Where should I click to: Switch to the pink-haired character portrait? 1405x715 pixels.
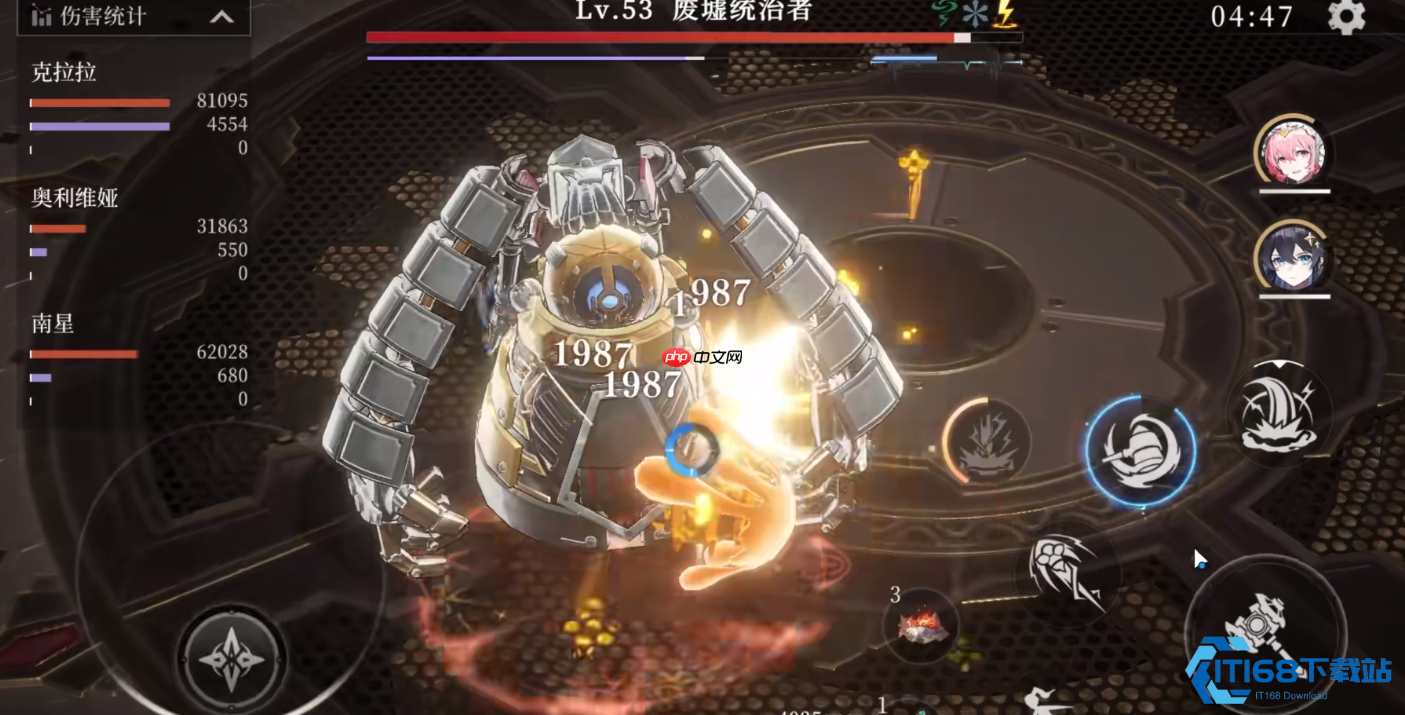1293,153
